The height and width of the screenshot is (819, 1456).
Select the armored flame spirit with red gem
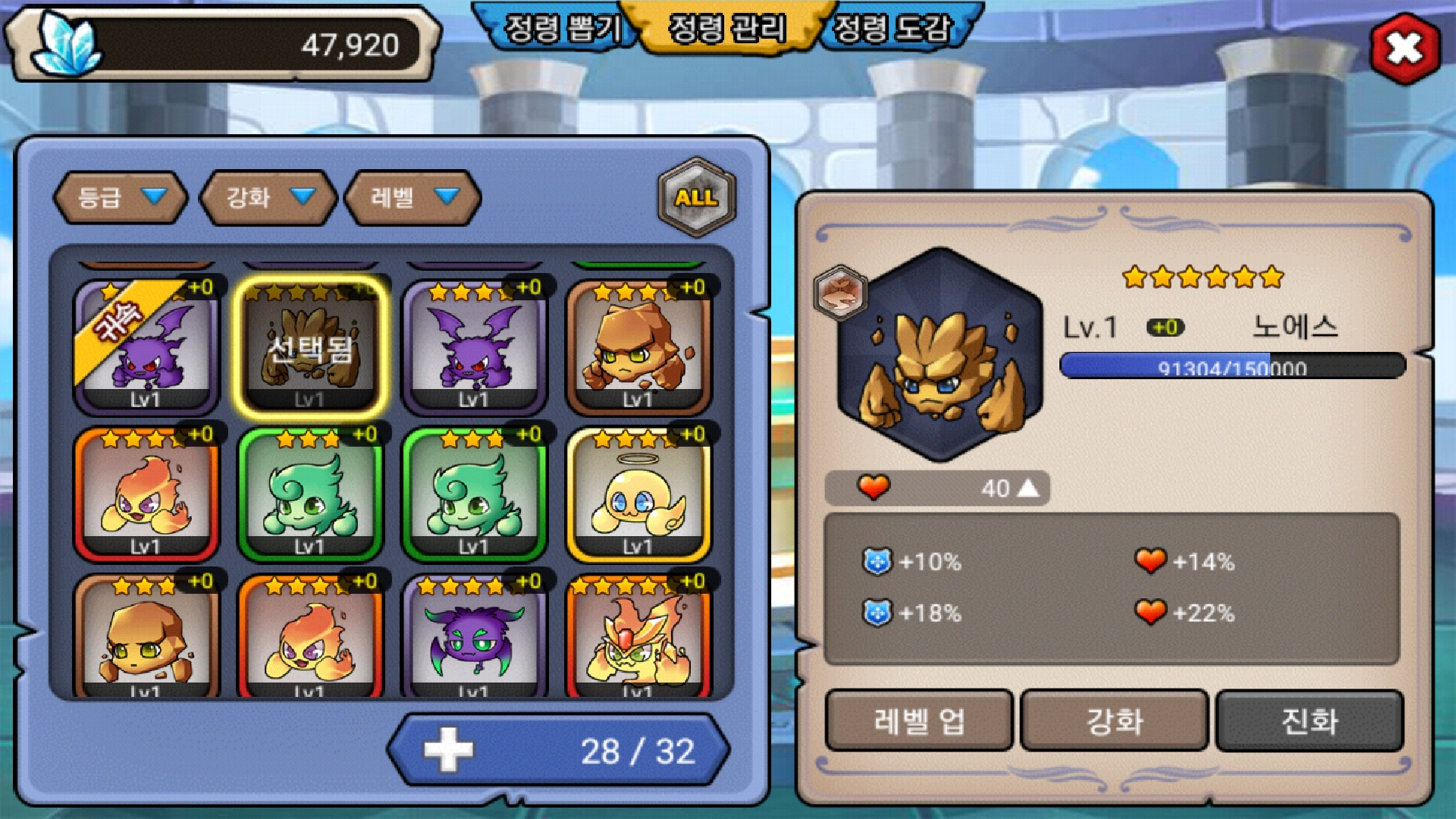coord(639,637)
